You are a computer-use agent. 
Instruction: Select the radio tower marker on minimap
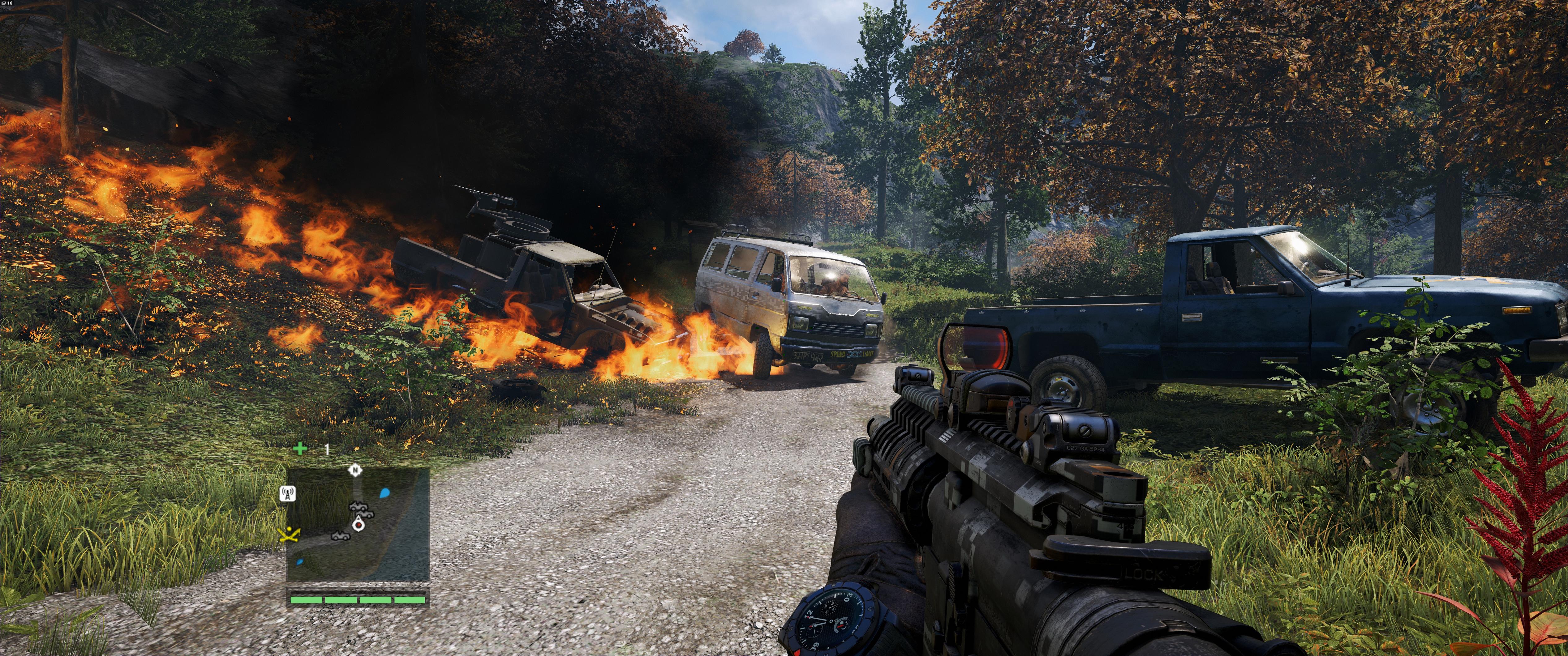pos(287,493)
